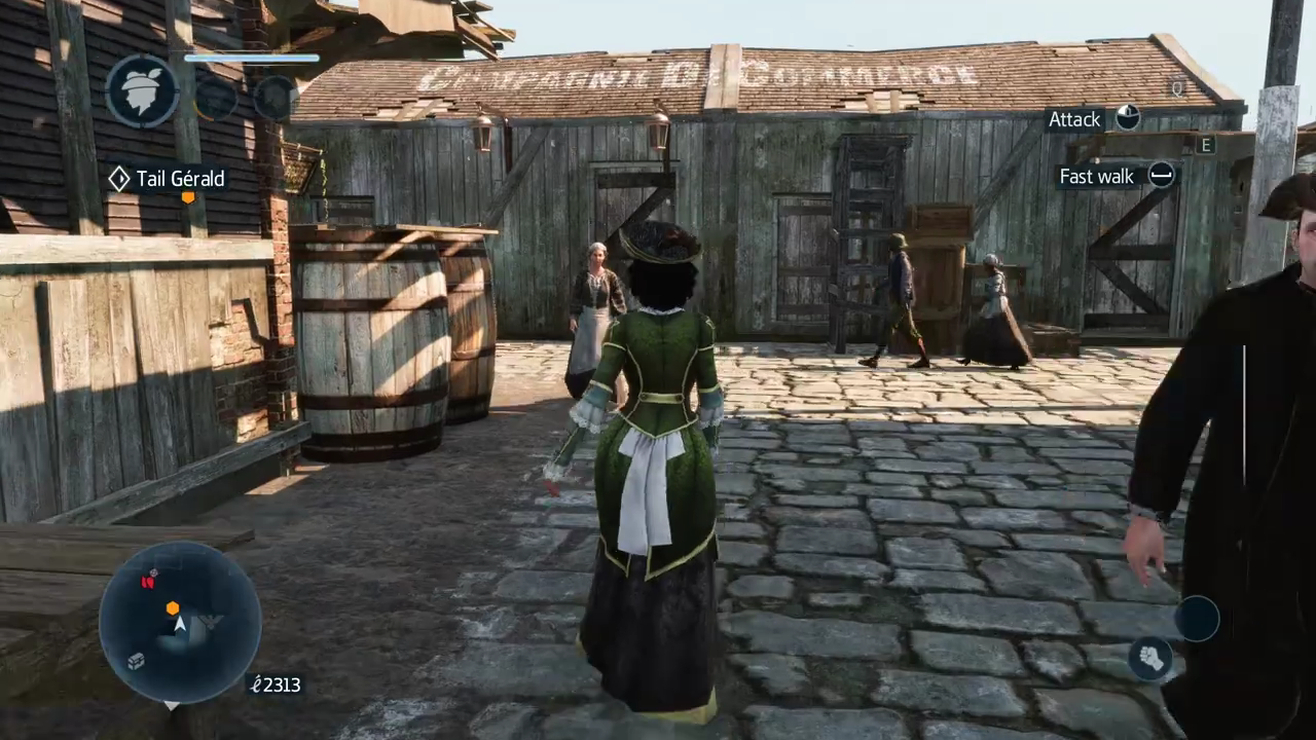This screenshot has width=1316, height=740.
Task: Click the player arrow on the minimap
Action: [x=180, y=623]
